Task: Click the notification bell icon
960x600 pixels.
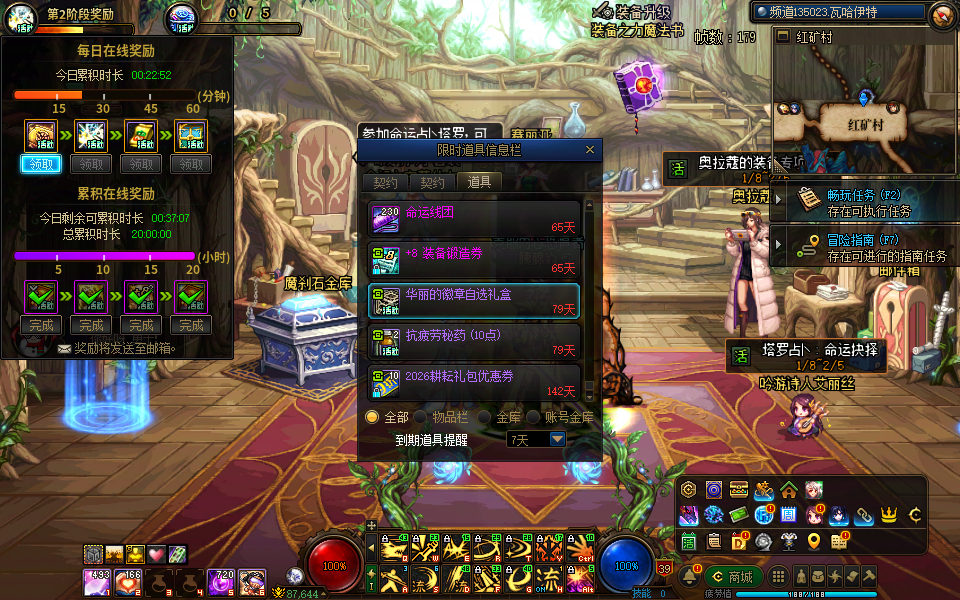Action: pos(690,576)
